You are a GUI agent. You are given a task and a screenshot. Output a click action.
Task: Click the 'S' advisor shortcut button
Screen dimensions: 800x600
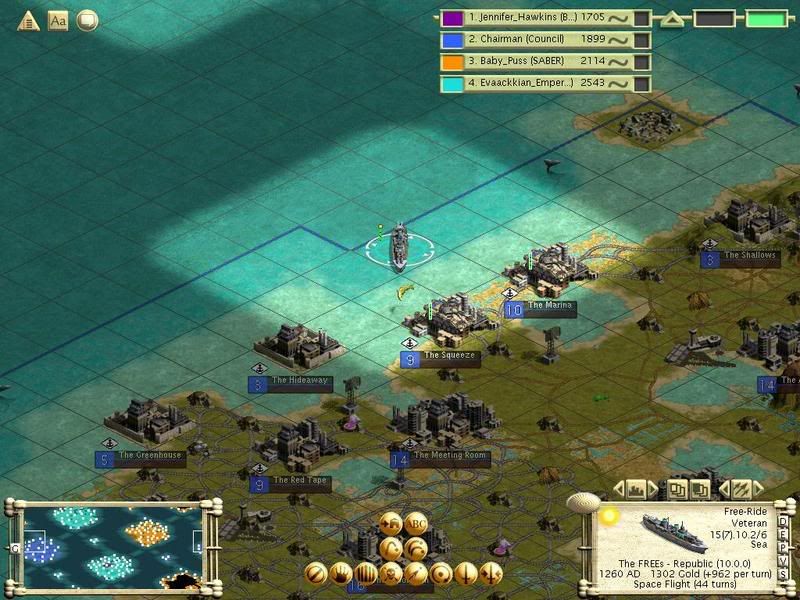[783, 574]
